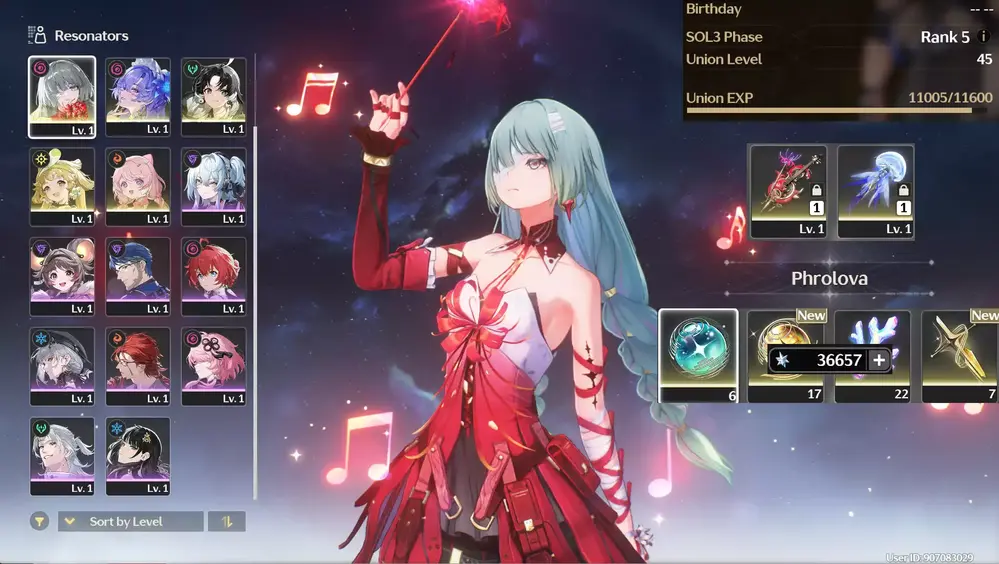This screenshot has height=564, width=999.
Task: Choose the long red-haired resonator with glasses
Action: pos(138,366)
